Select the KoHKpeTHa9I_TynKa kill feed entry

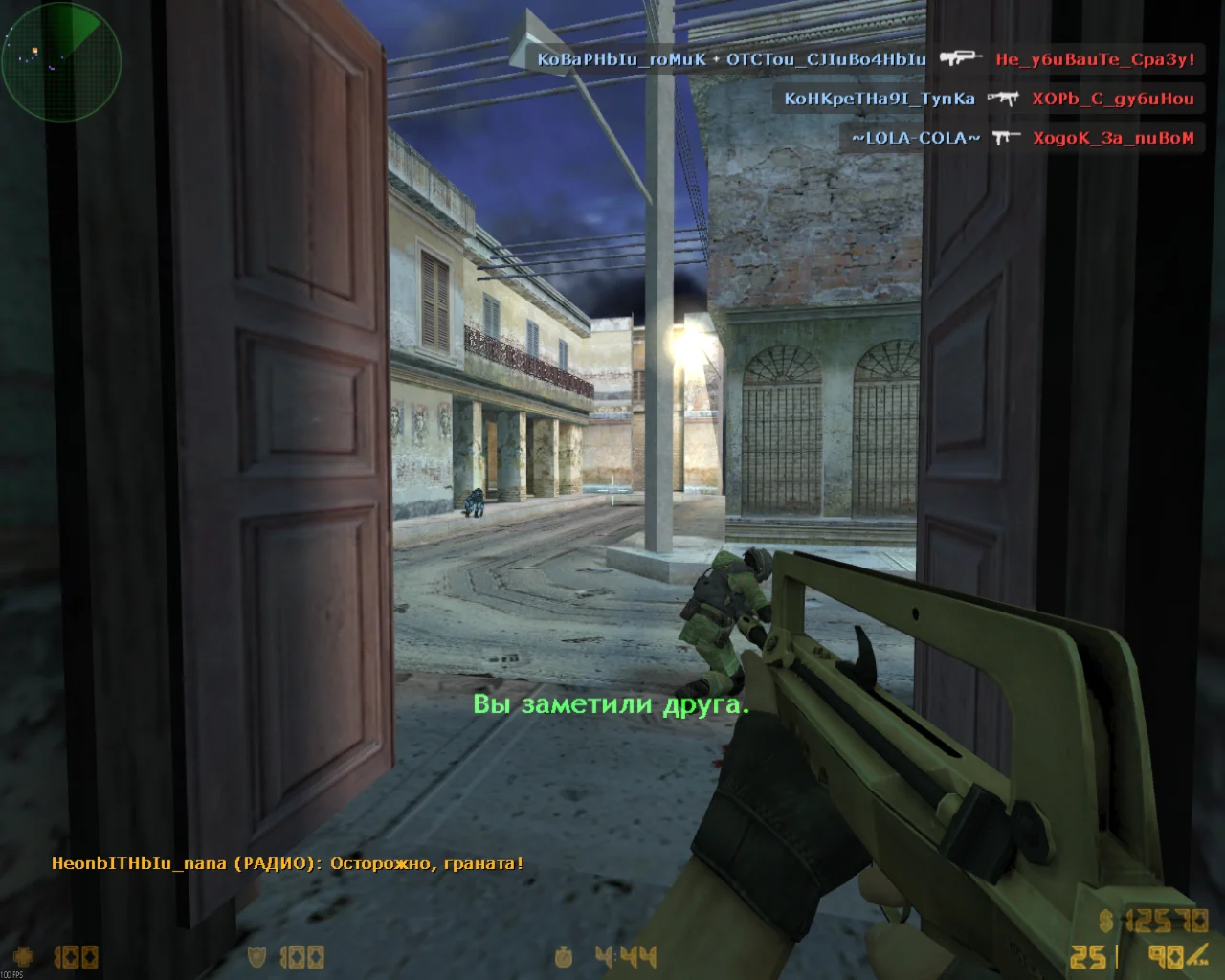click(x=989, y=99)
